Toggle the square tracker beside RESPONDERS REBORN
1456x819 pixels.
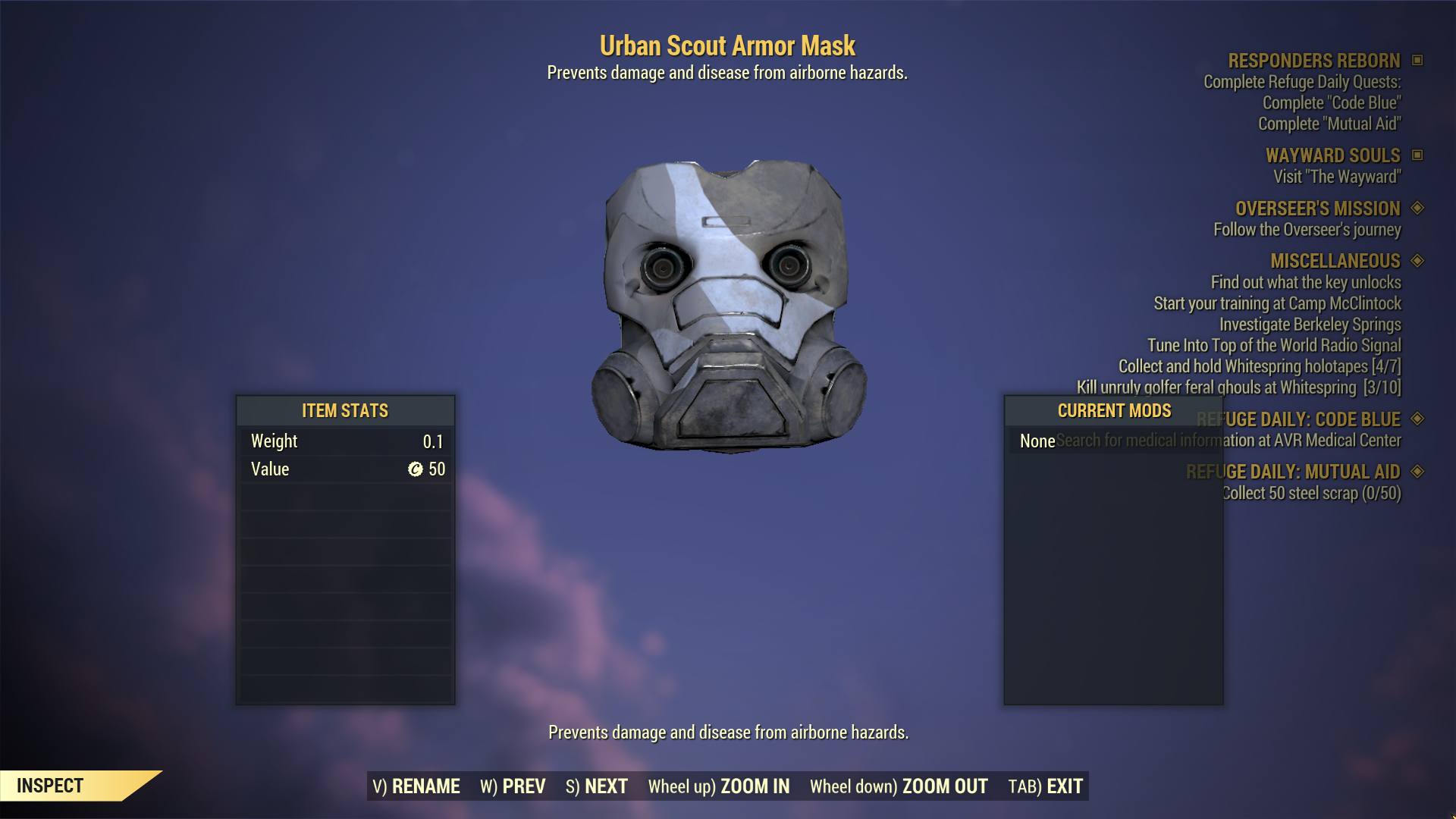[x=1418, y=61]
